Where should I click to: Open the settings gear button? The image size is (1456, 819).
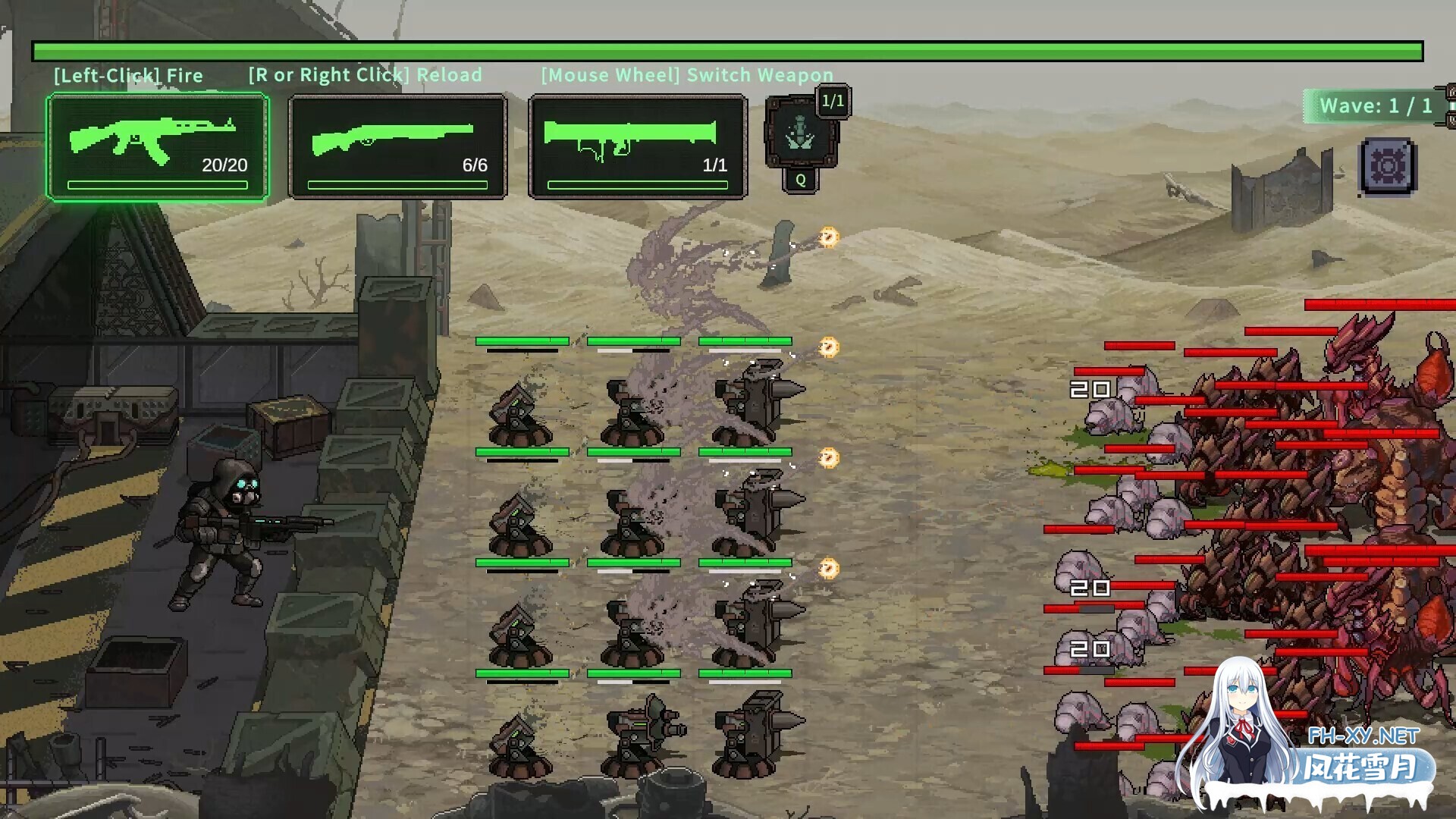(1388, 166)
